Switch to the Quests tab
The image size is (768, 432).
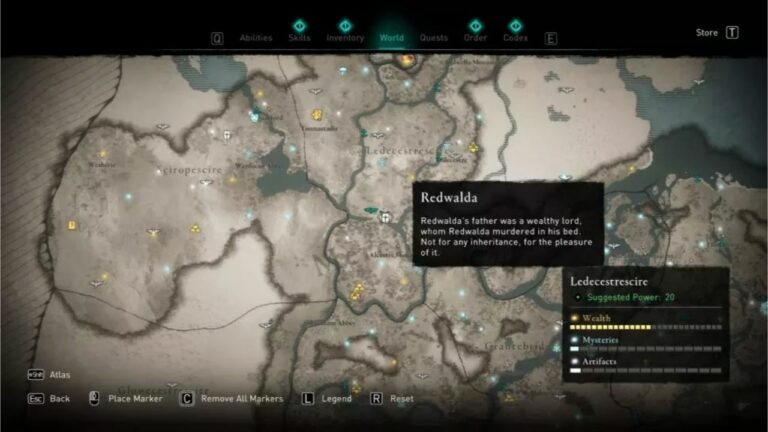(434, 38)
